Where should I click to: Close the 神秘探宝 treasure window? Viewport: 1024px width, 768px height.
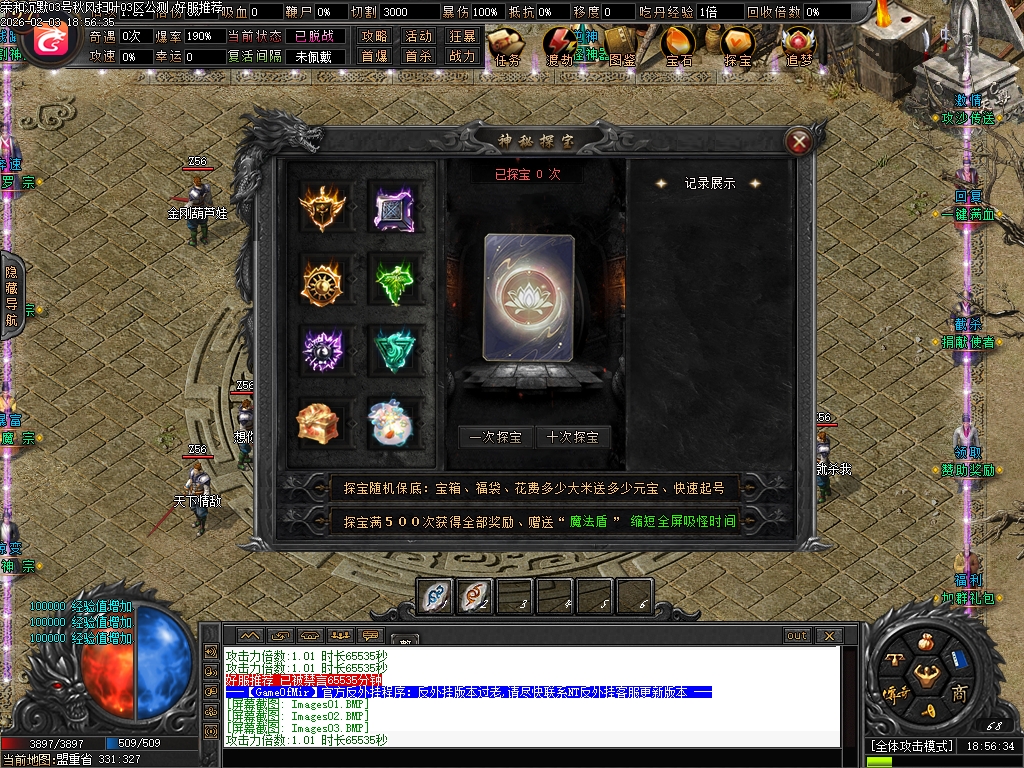pos(798,142)
